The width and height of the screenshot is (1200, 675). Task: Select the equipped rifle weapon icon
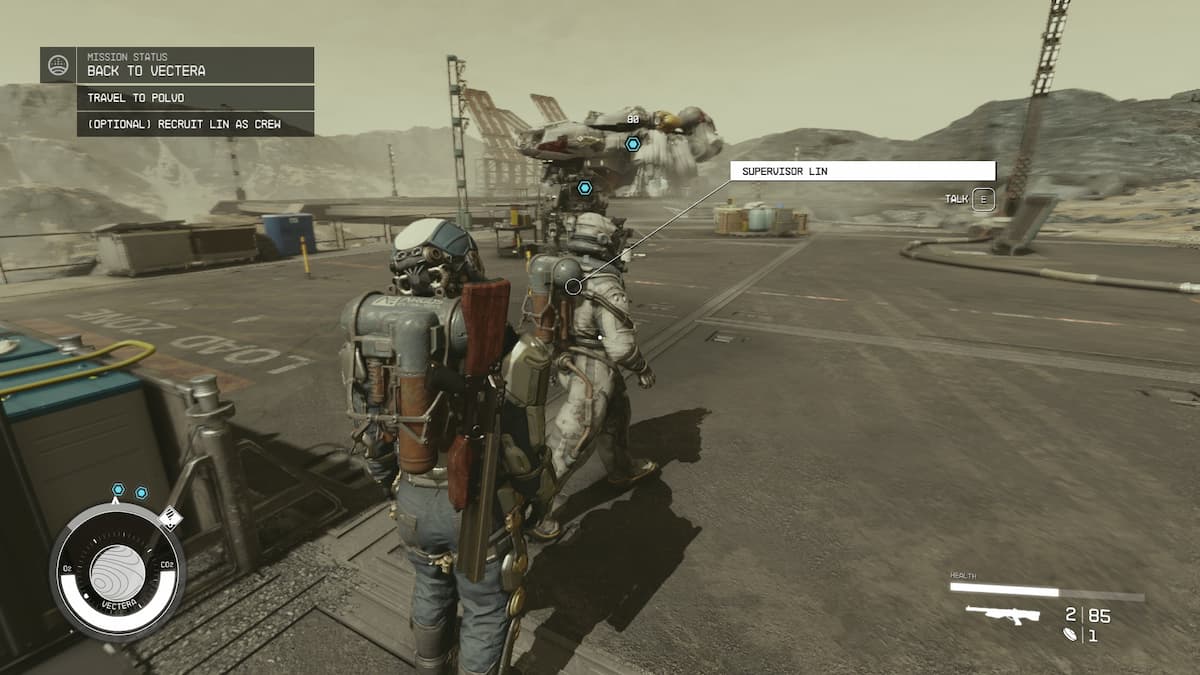1002,614
